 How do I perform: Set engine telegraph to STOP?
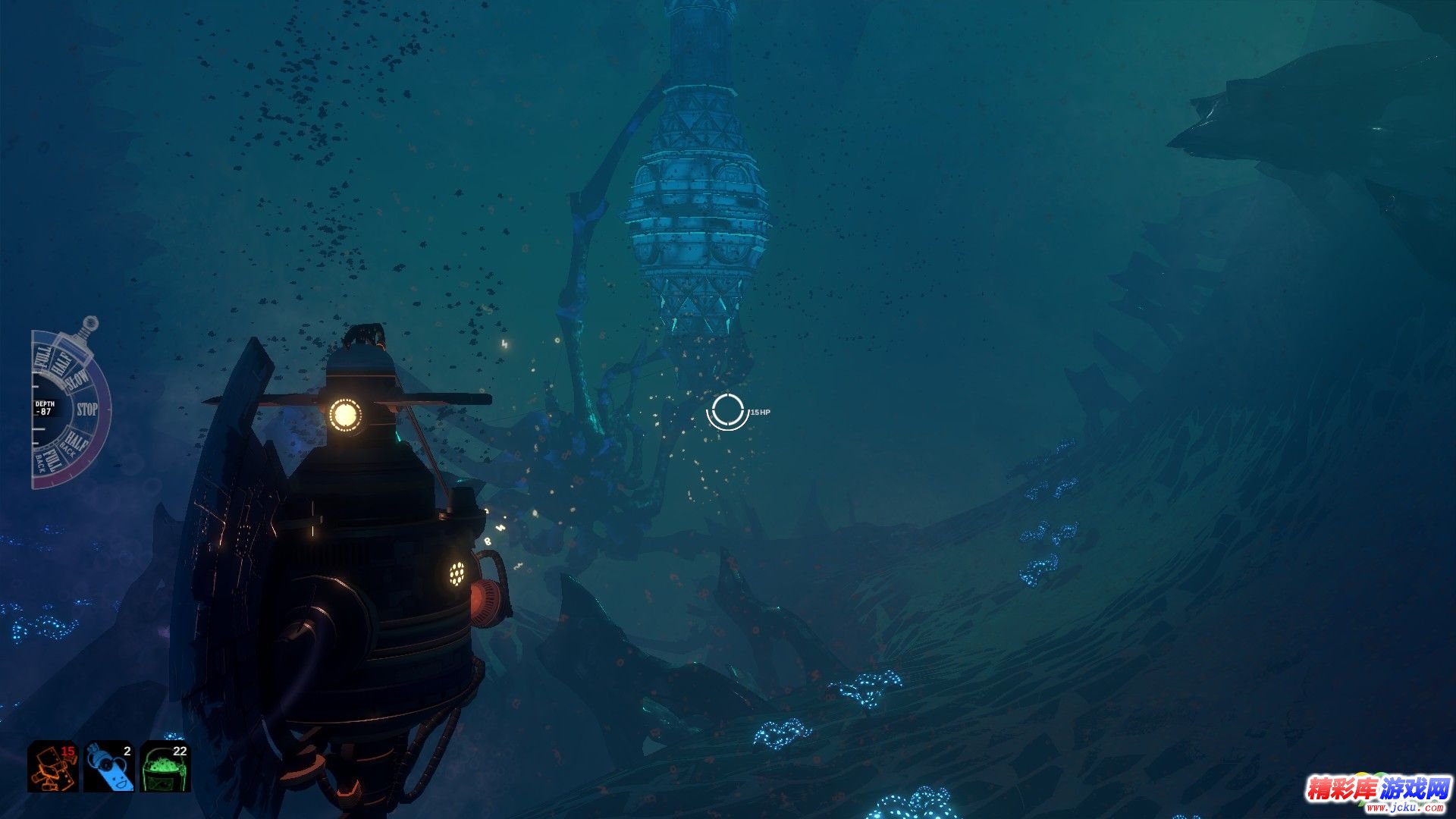tap(87, 409)
